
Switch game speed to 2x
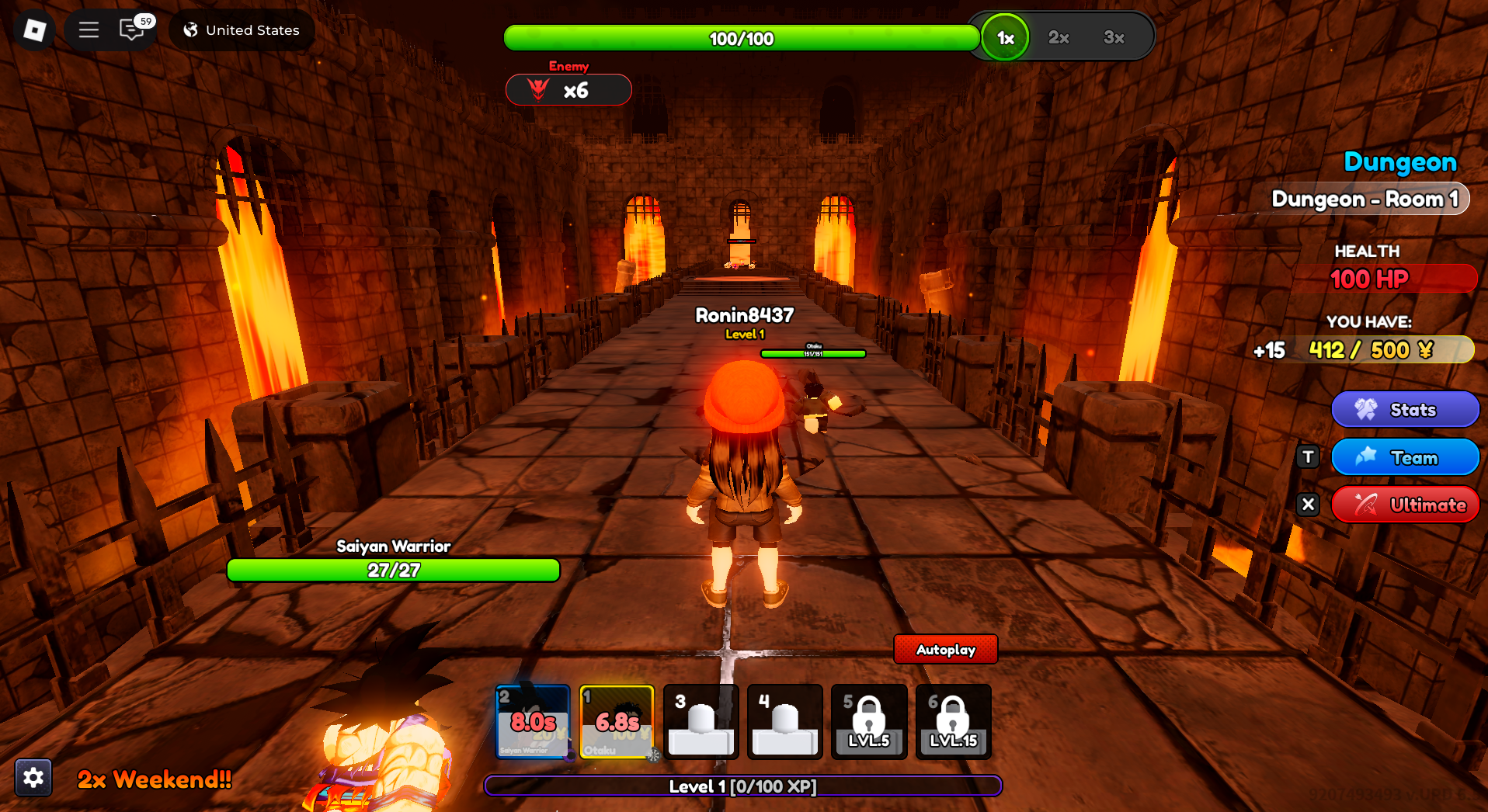point(1059,38)
